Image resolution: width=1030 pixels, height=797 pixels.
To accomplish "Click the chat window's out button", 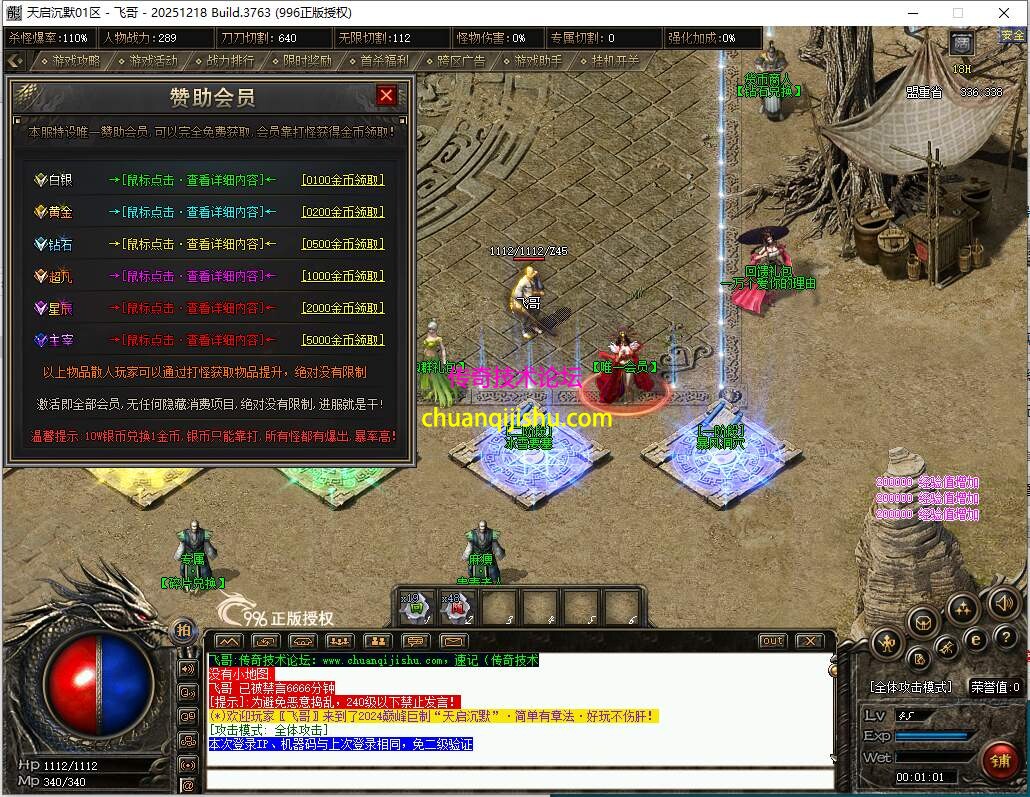I will 772,641.
